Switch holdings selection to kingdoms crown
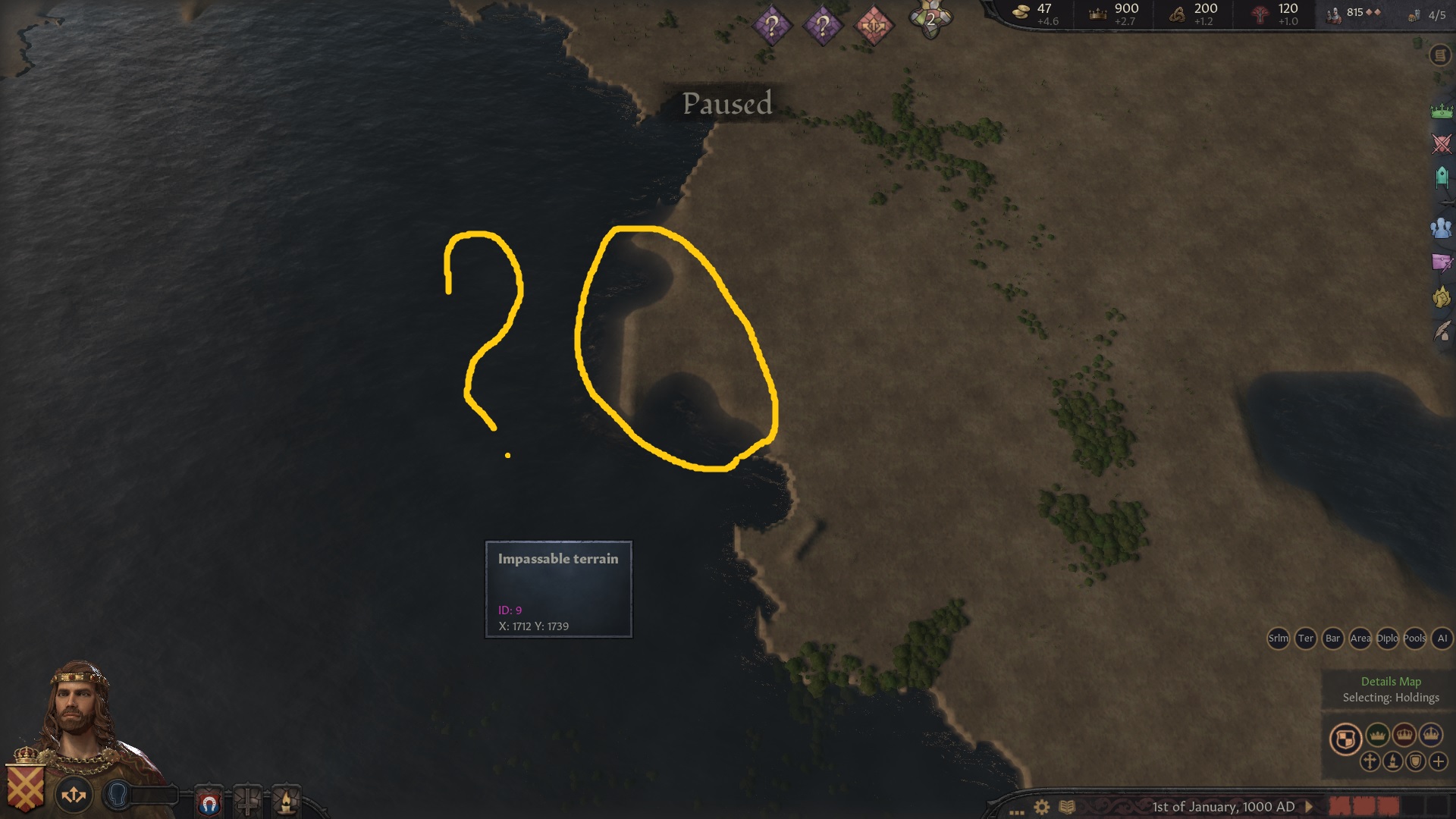 (x=1405, y=735)
